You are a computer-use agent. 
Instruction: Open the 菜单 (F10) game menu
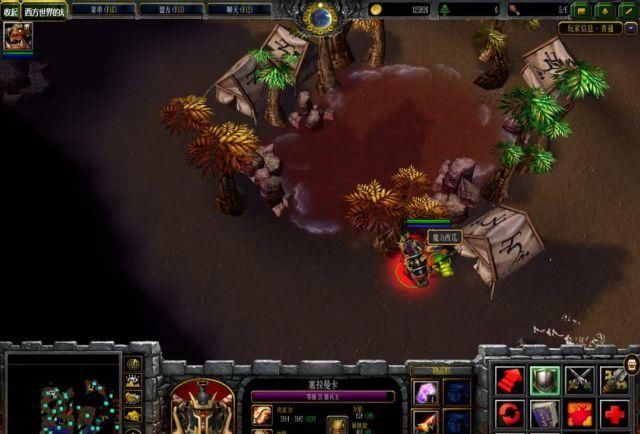(x=103, y=9)
